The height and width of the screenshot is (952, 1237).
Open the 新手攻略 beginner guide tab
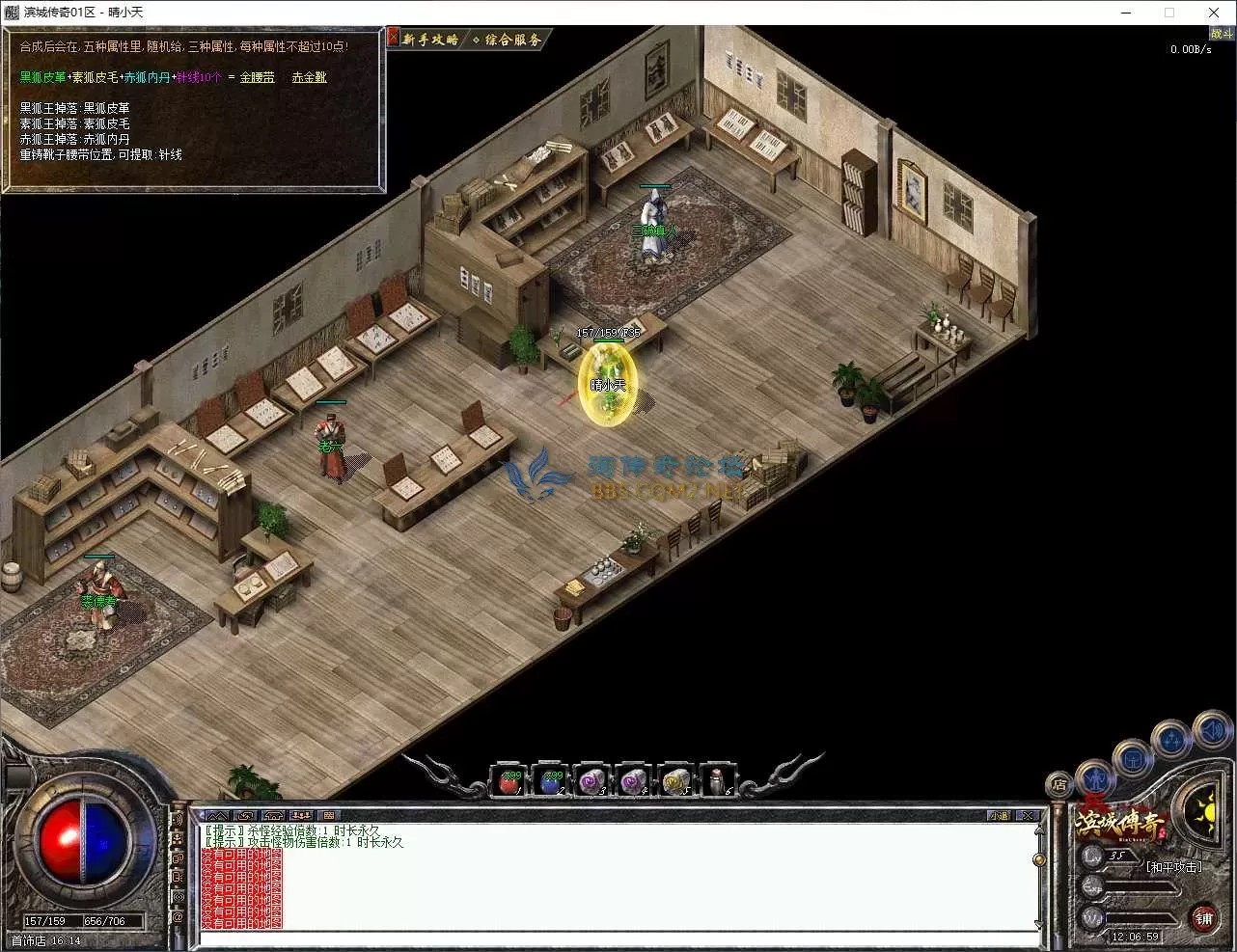pos(430,40)
